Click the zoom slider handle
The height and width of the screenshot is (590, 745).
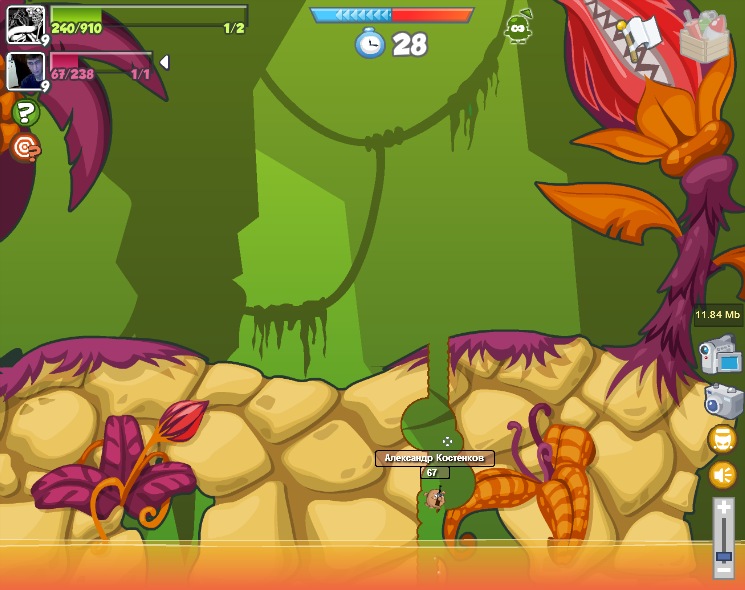(724, 555)
